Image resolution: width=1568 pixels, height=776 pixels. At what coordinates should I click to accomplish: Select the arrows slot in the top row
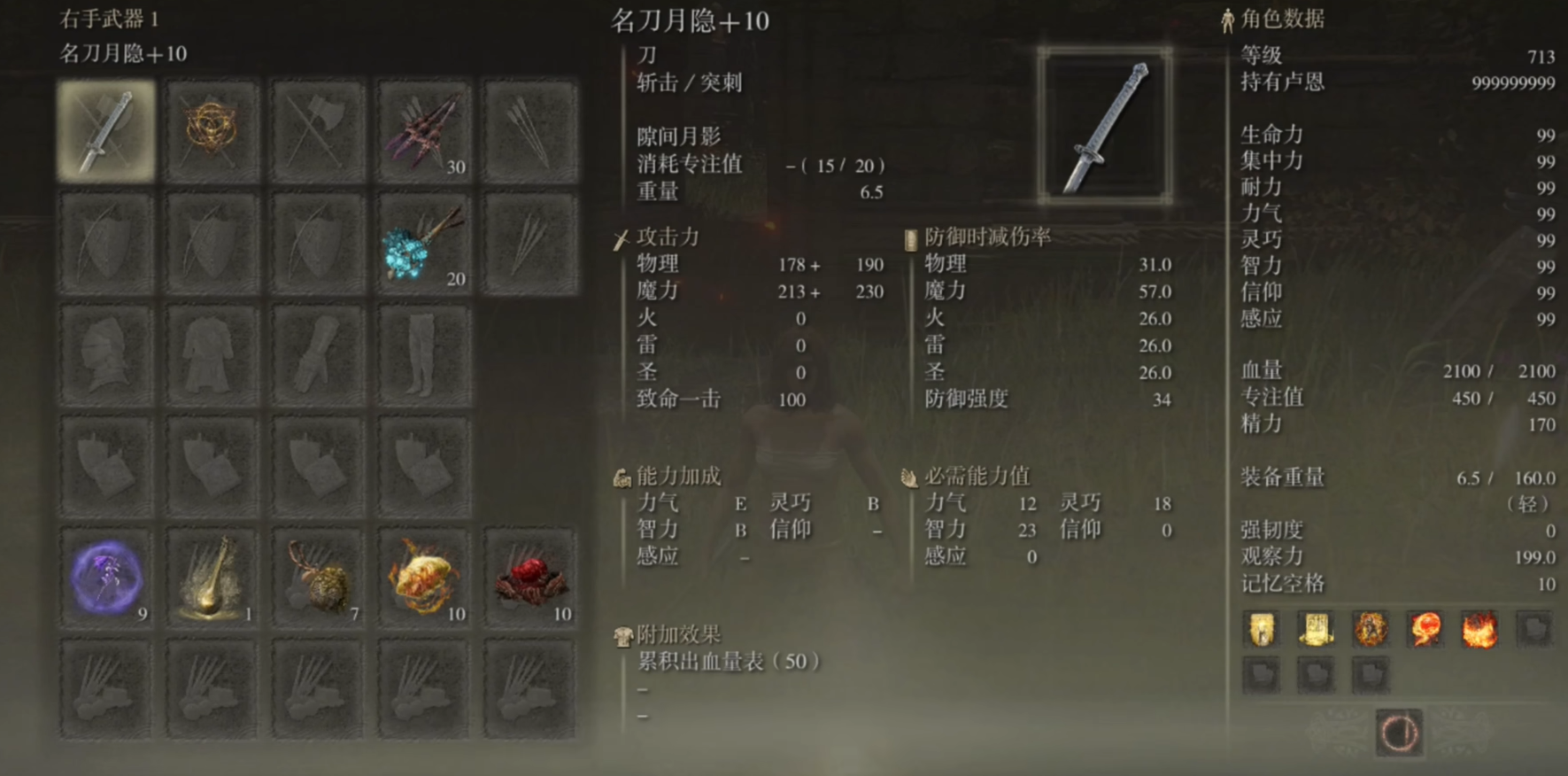click(x=529, y=128)
